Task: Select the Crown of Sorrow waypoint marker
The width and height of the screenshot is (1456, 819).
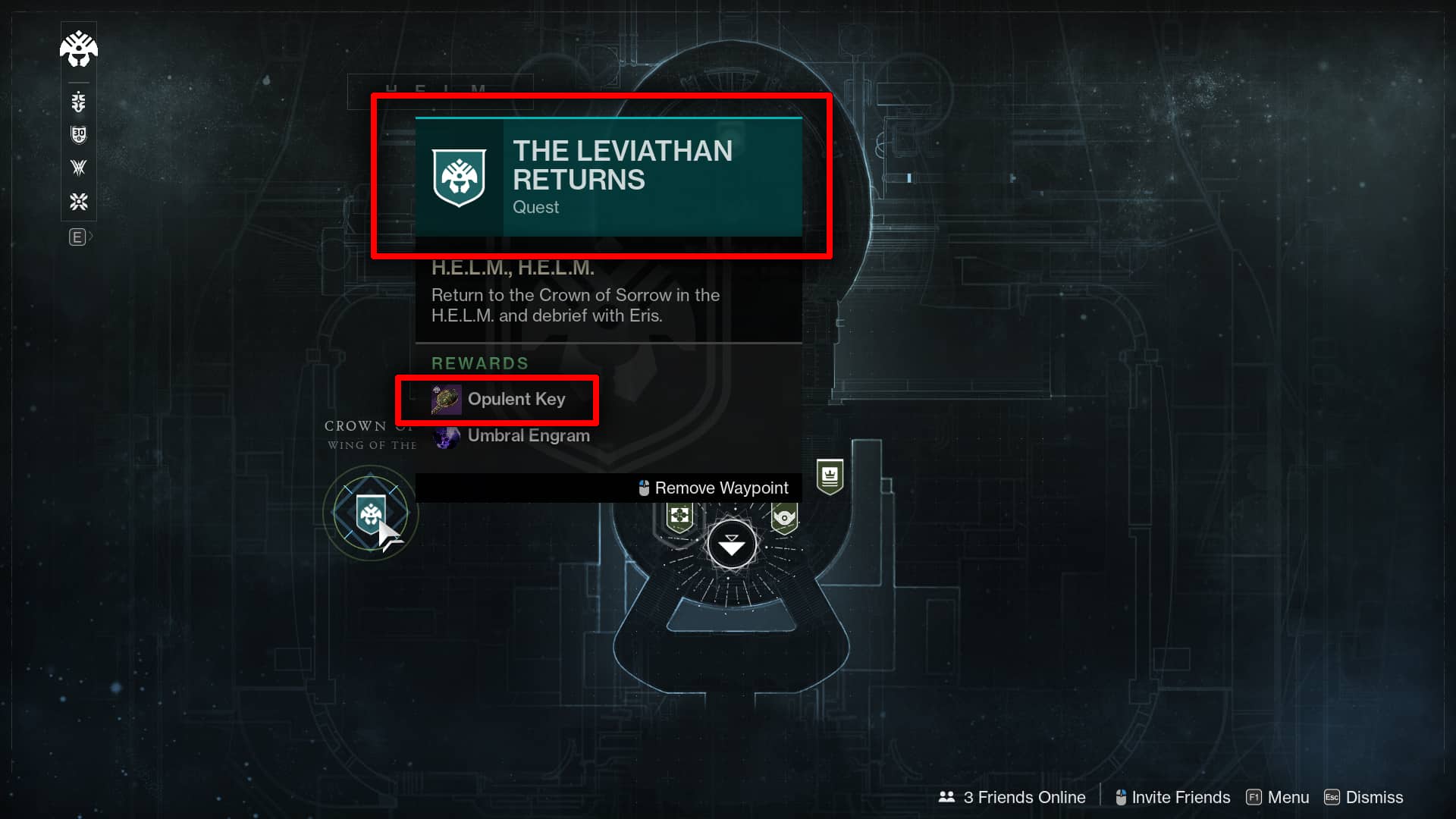Action: pyautogui.click(x=370, y=513)
